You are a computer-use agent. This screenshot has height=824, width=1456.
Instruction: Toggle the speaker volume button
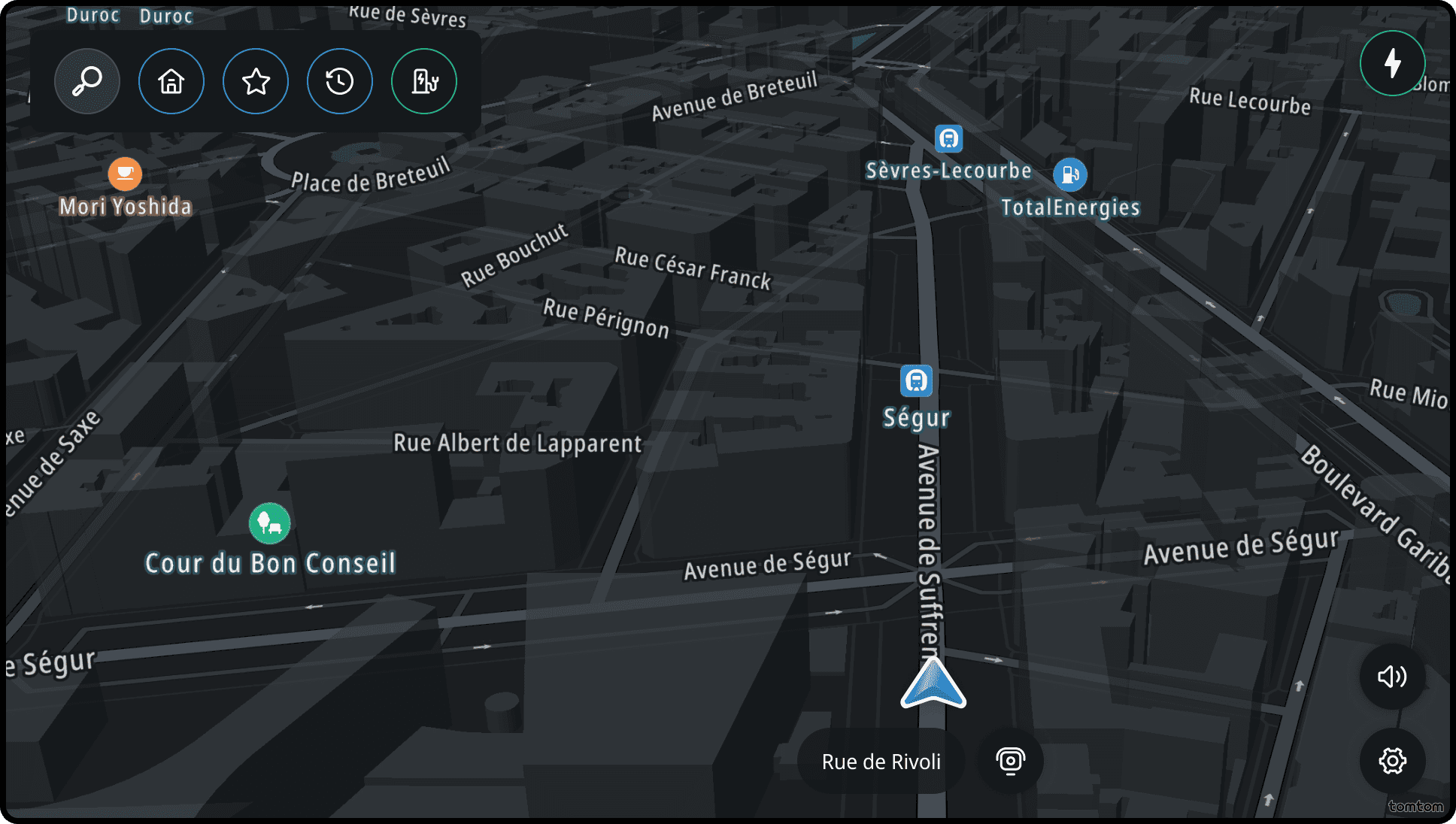[x=1392, y=677]
